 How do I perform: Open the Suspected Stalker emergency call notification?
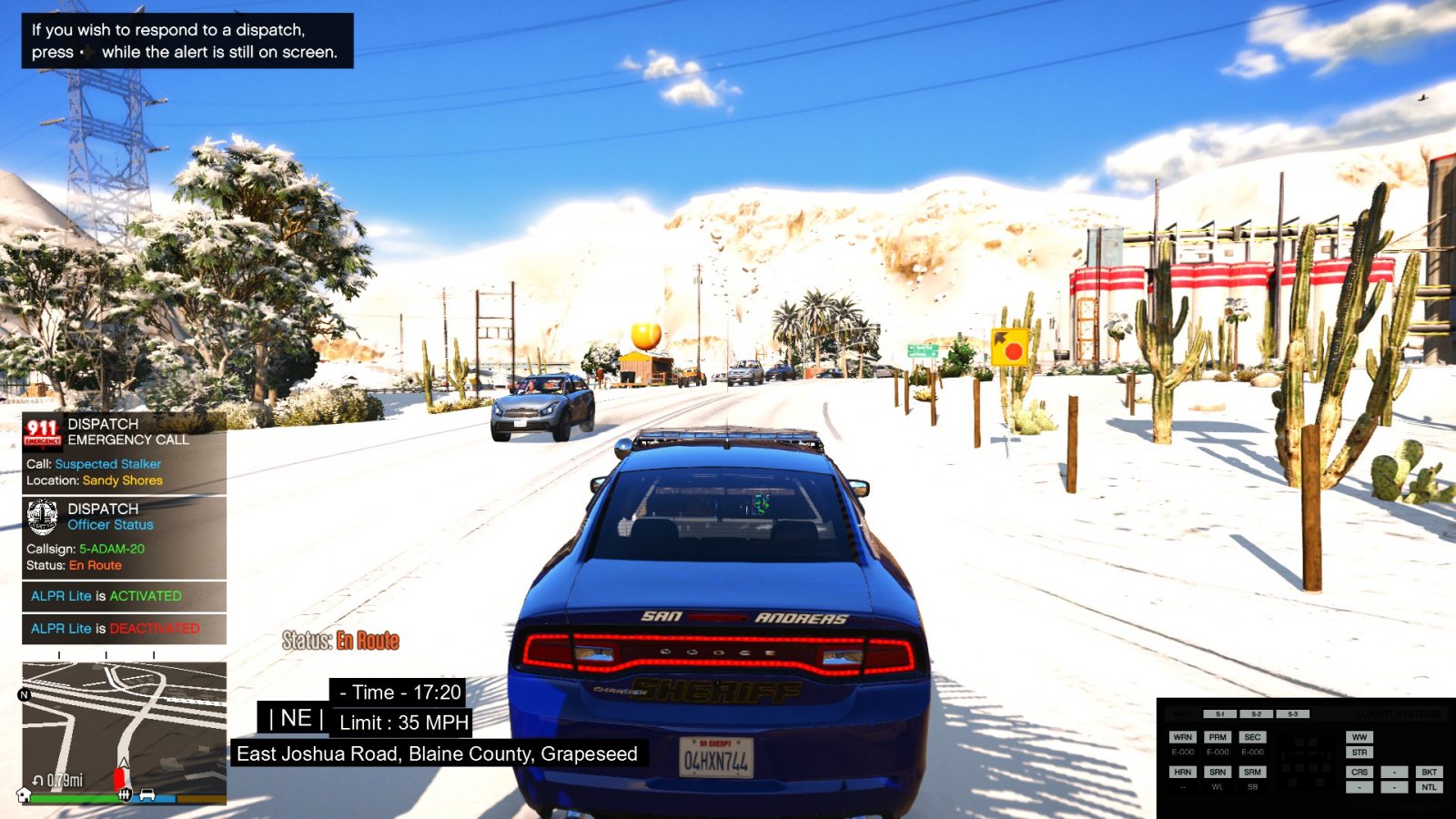tap(124, 452)
